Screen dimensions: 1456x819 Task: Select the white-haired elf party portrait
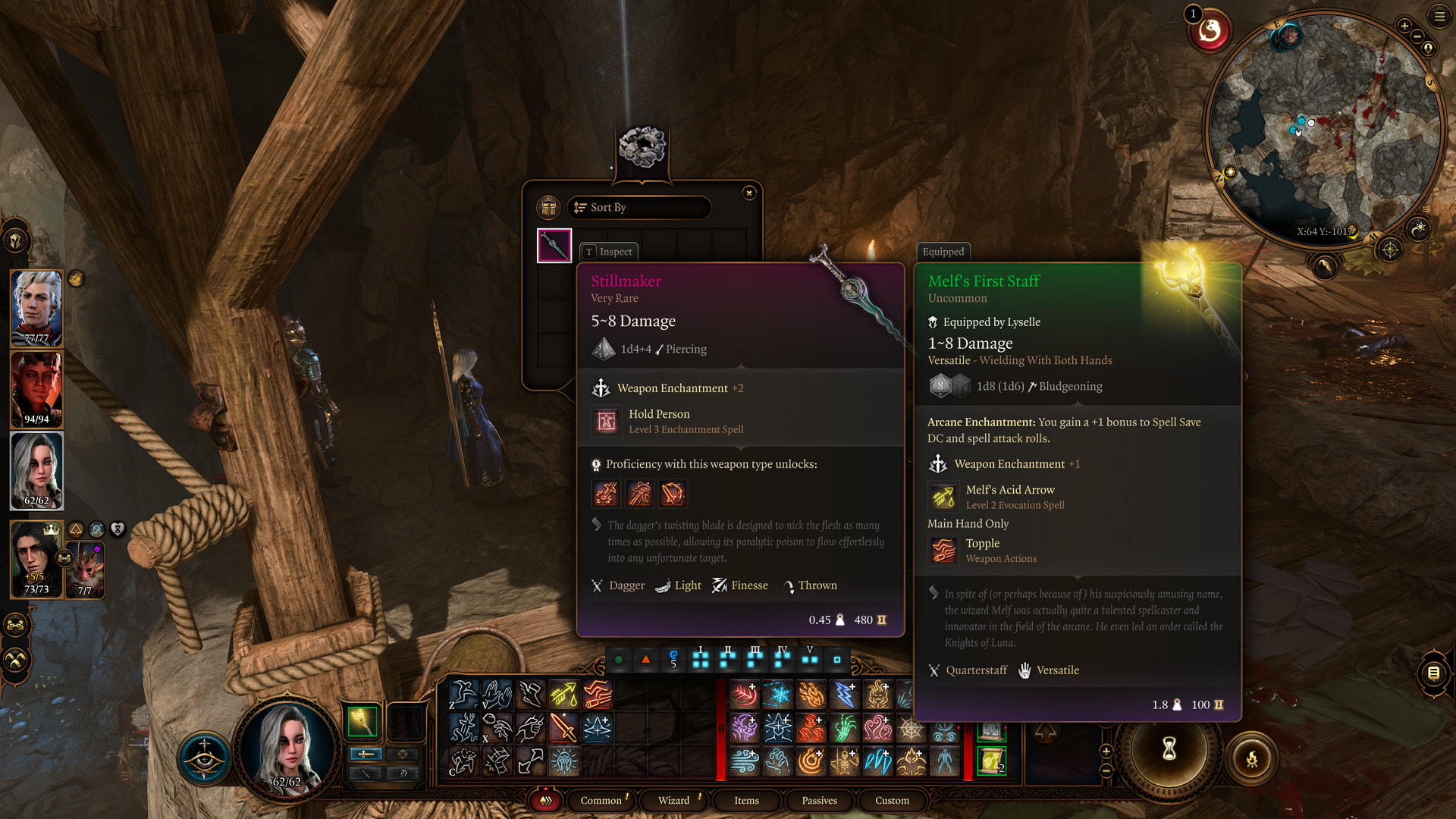(36, 307)
